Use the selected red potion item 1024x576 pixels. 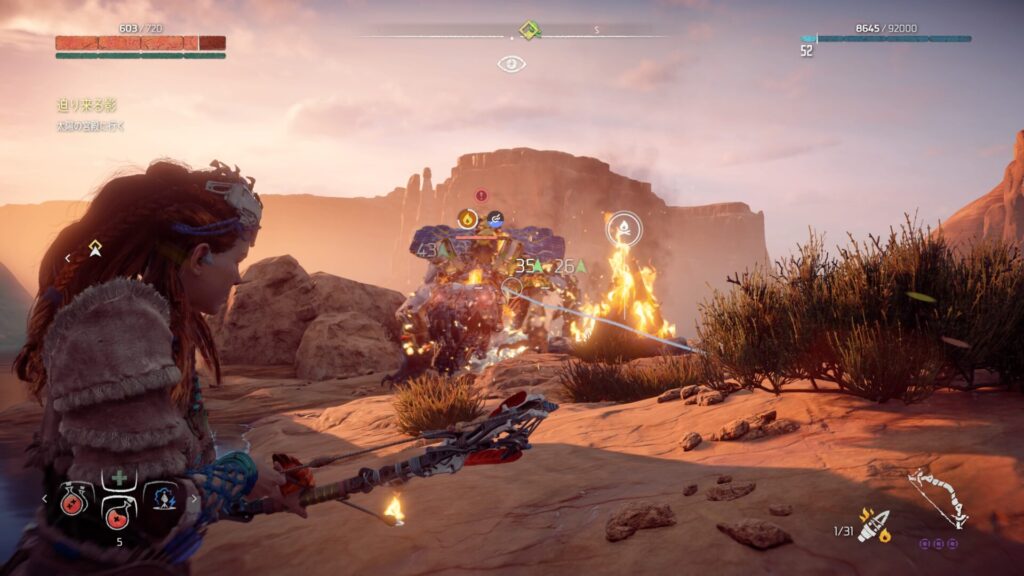[119, 510]
